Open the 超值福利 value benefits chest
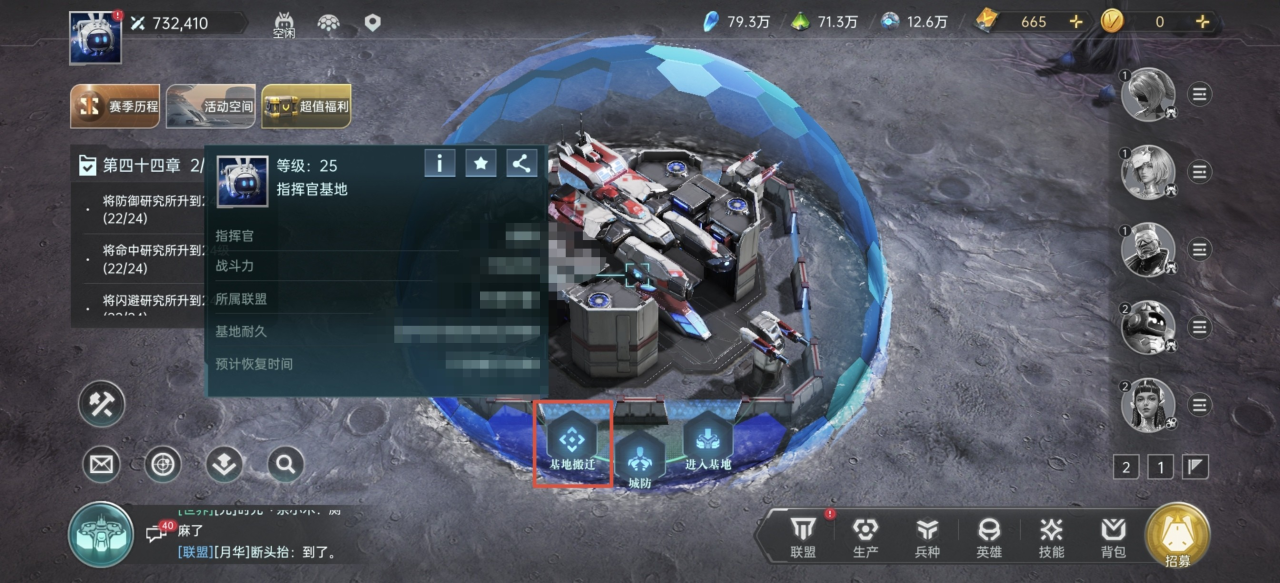 click(x=306, y=106)
